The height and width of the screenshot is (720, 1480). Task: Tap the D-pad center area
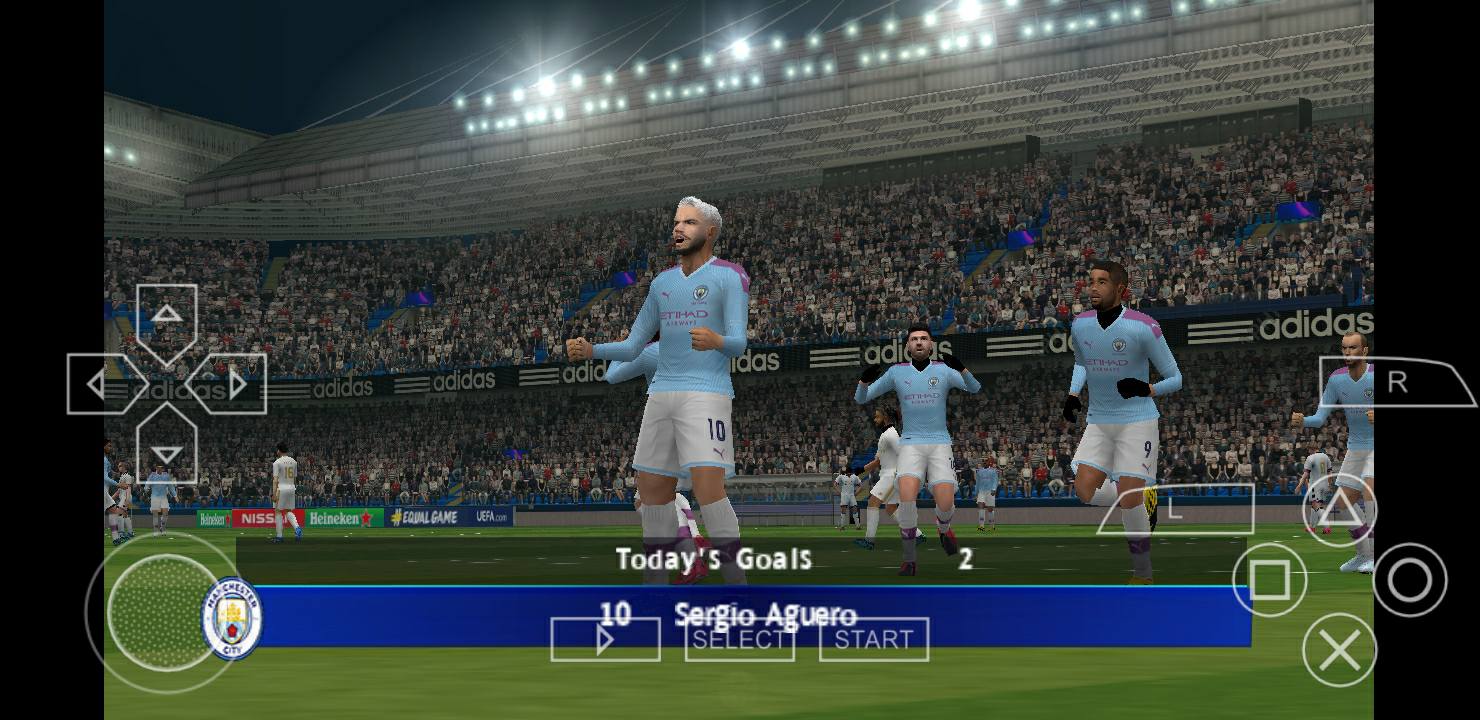pos(165,383)
